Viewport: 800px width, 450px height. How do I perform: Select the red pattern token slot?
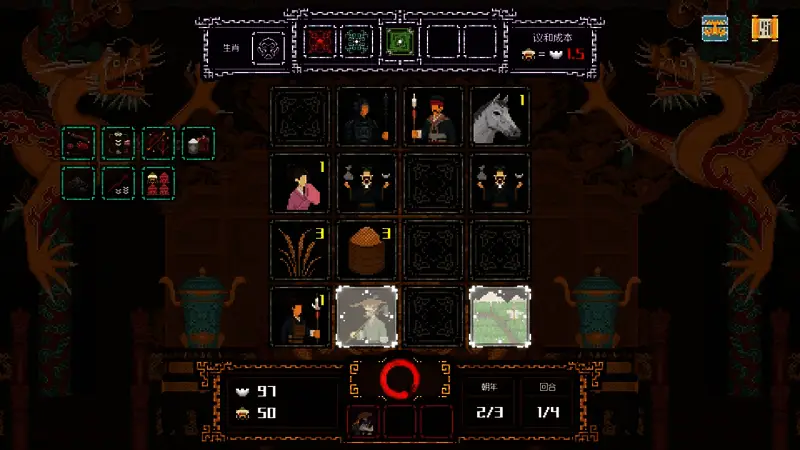click(319, 43)
